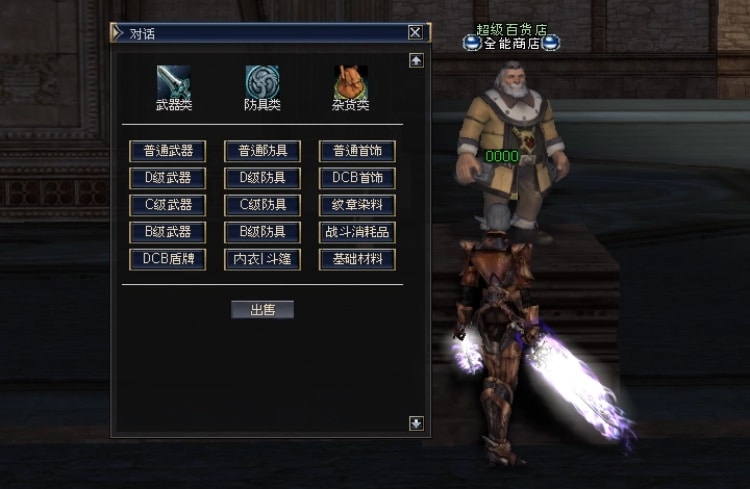Choose the C级防具 button
The image size is (750, 489).
(x=262, y=205)
